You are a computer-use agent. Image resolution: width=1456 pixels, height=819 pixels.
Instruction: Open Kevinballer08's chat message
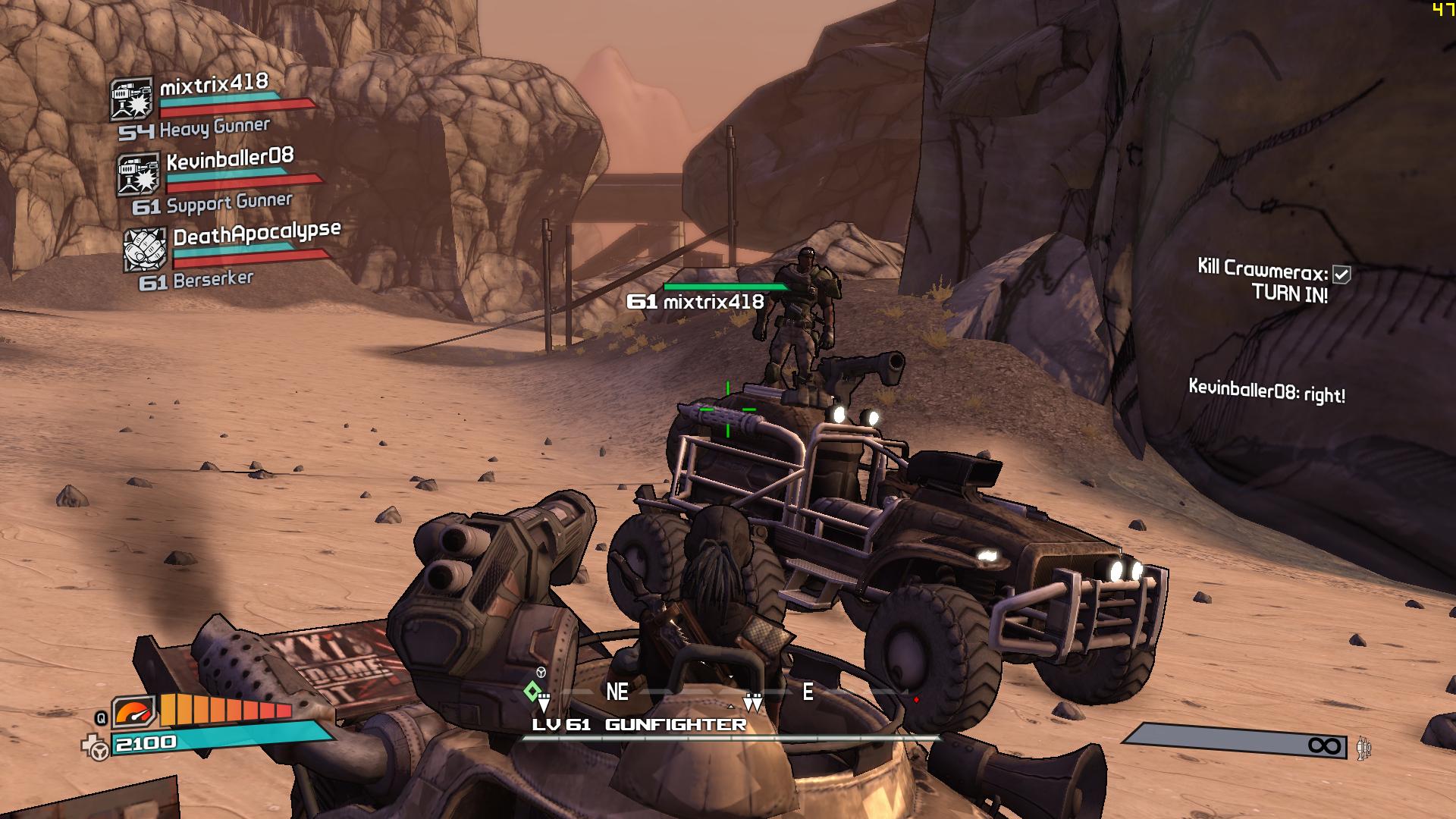click(x=1266, y=391)
